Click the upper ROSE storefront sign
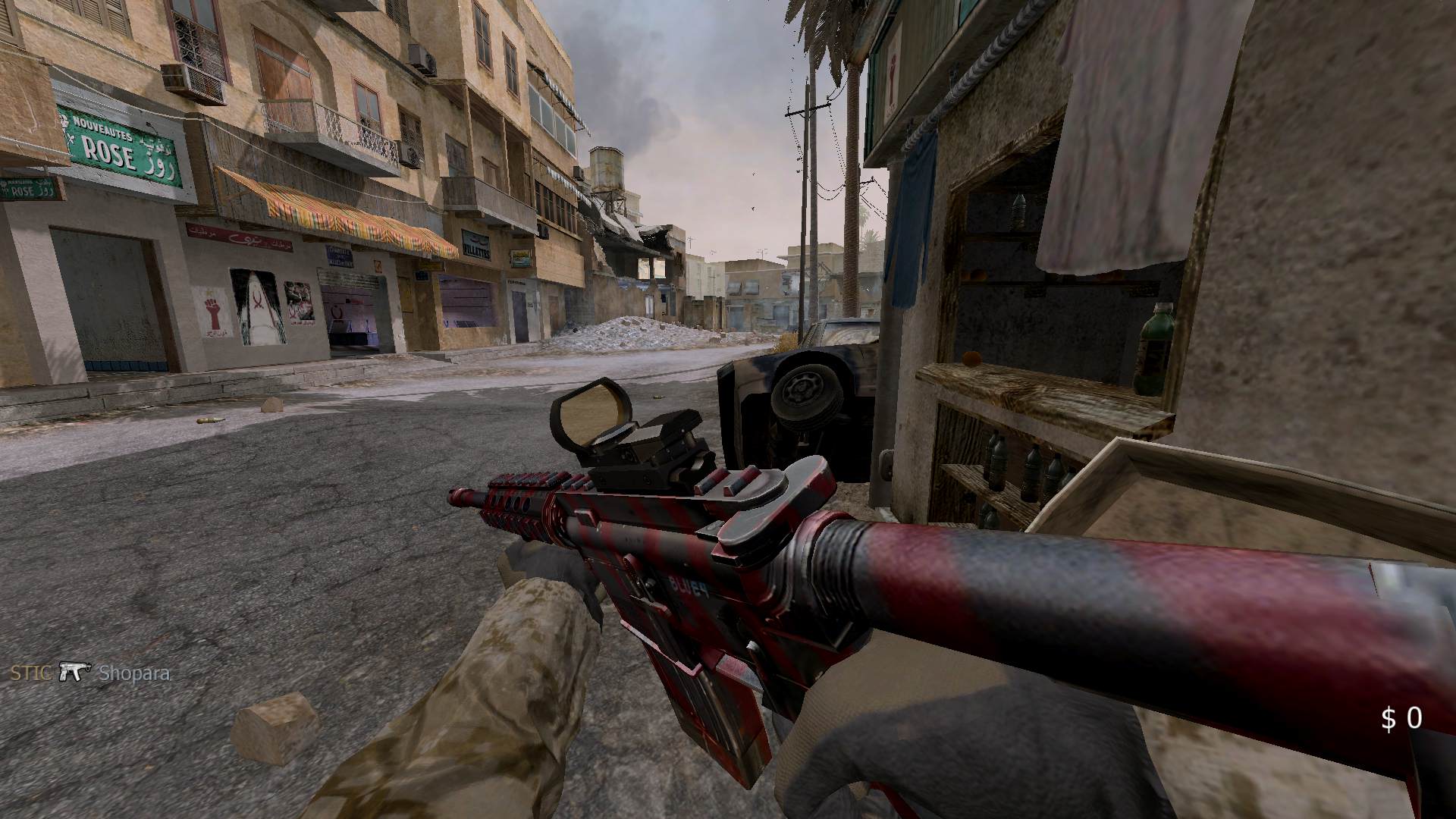 click(x=112, y=149)
